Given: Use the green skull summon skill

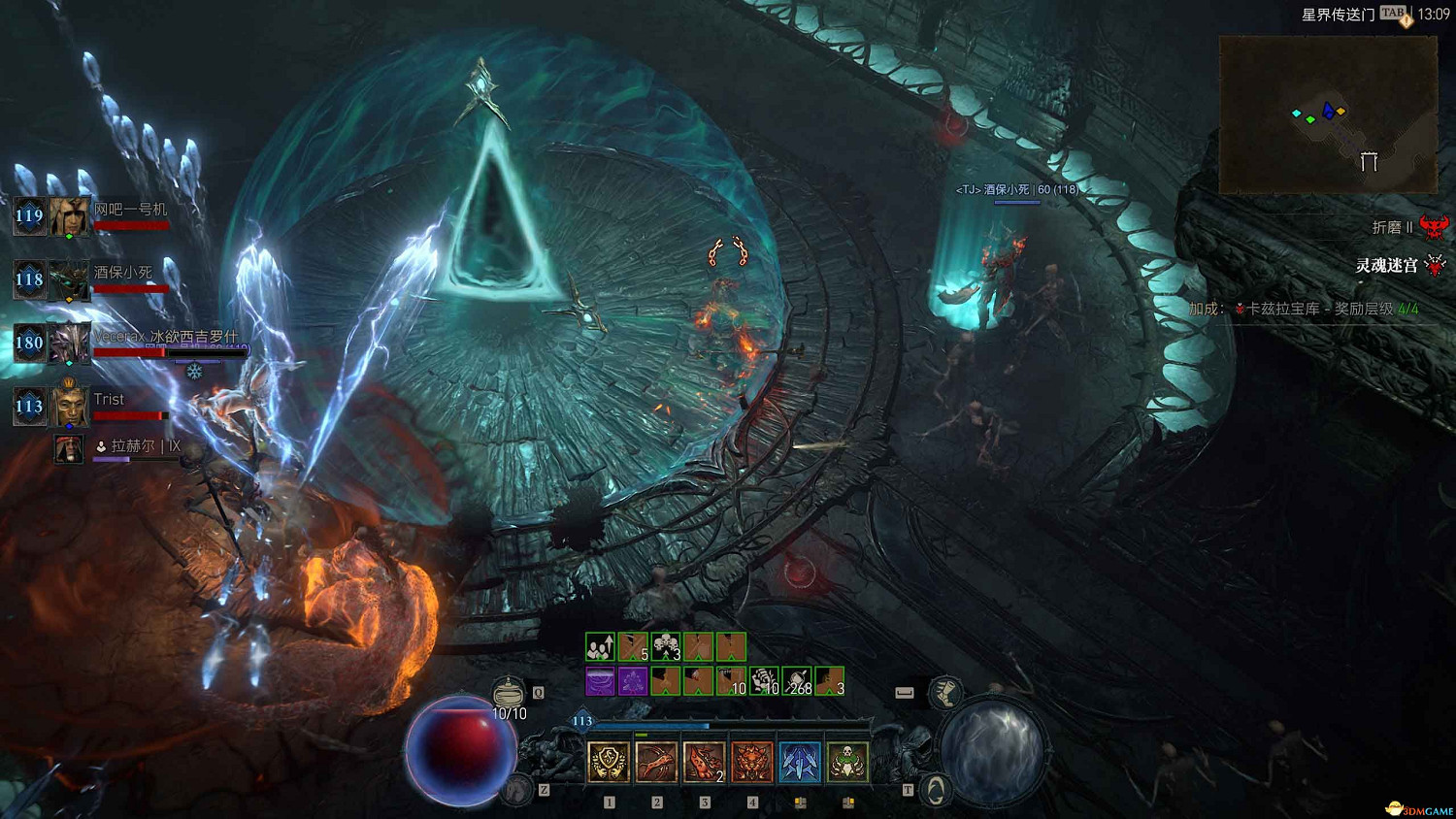Looking at the screenshot, I should click(846, 762).
